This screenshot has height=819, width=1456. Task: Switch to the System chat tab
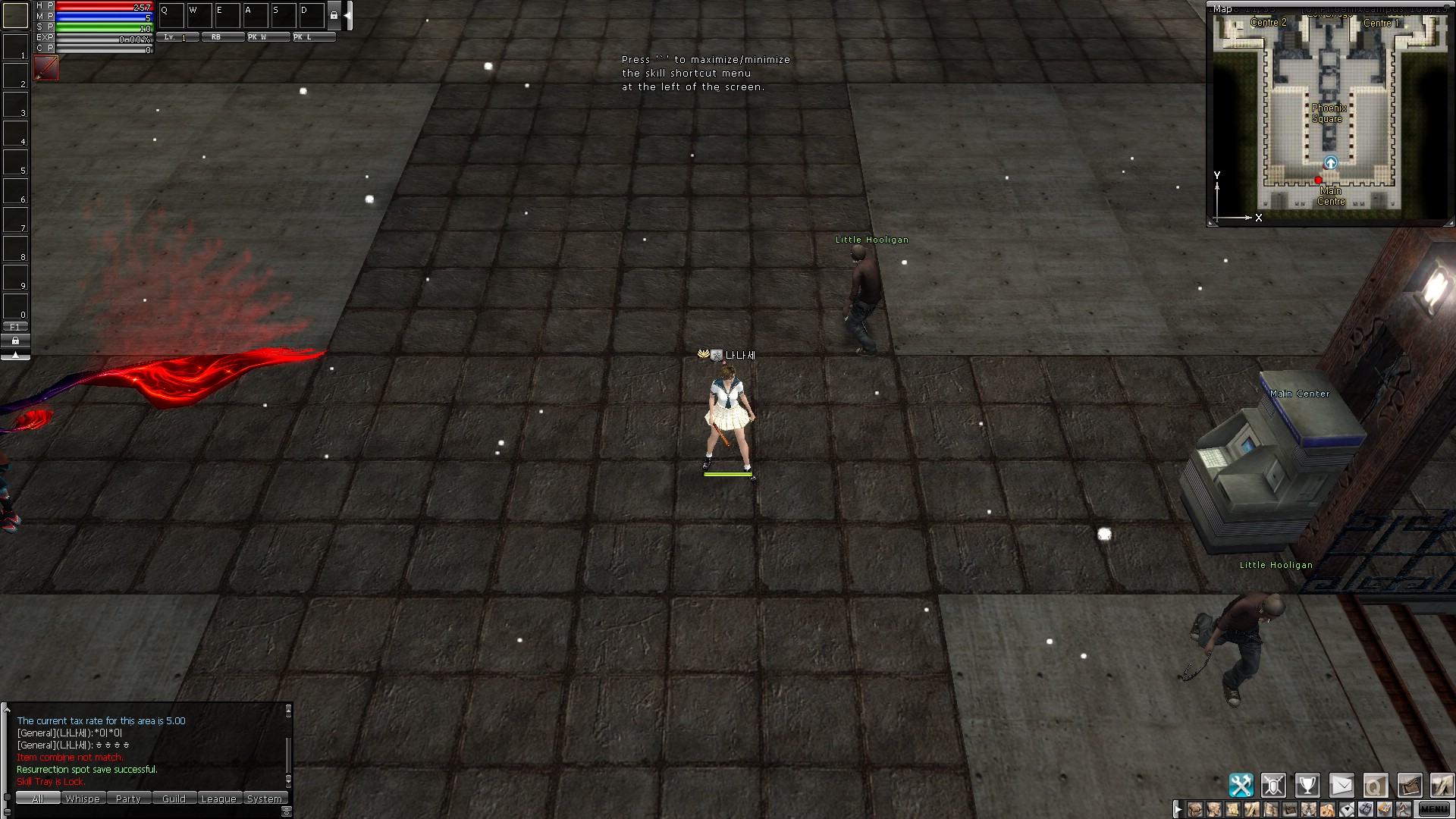click(x=265, y=798)
